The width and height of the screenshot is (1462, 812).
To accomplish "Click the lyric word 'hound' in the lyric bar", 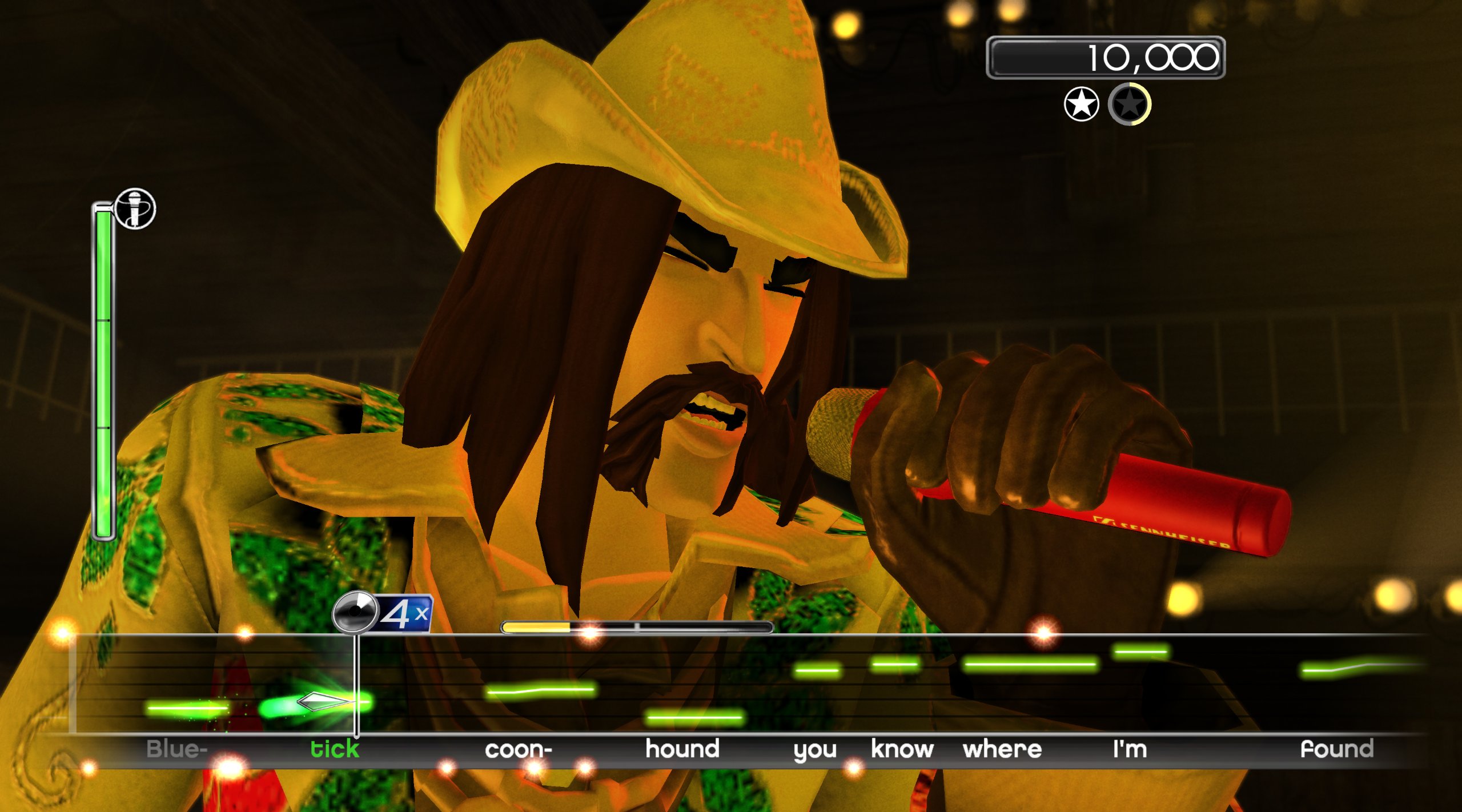I will (684, 749).
